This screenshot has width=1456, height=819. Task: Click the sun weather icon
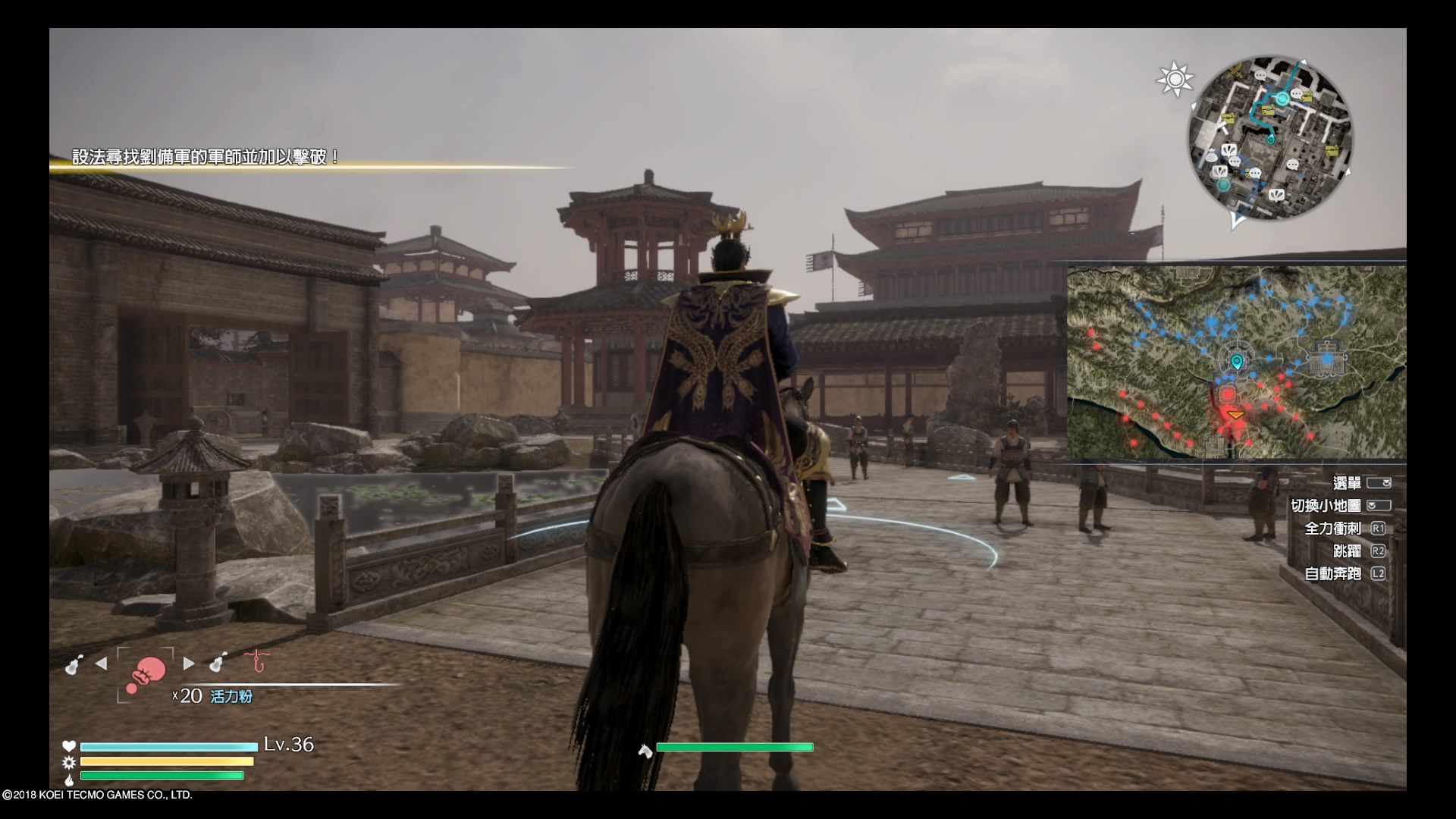(1175, 79)
